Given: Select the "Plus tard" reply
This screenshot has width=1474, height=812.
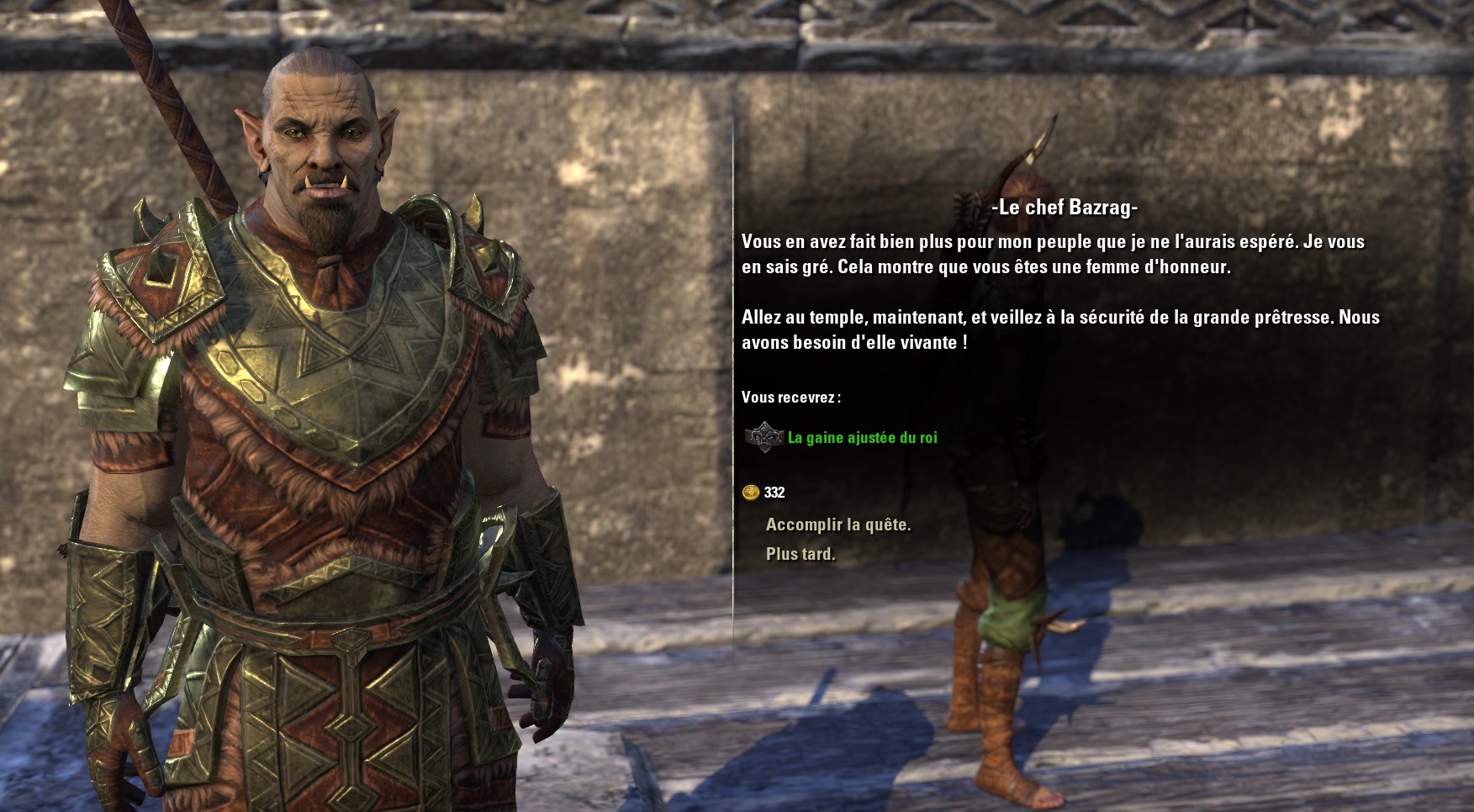Looking at the screenshot, I should pos(800,554).
